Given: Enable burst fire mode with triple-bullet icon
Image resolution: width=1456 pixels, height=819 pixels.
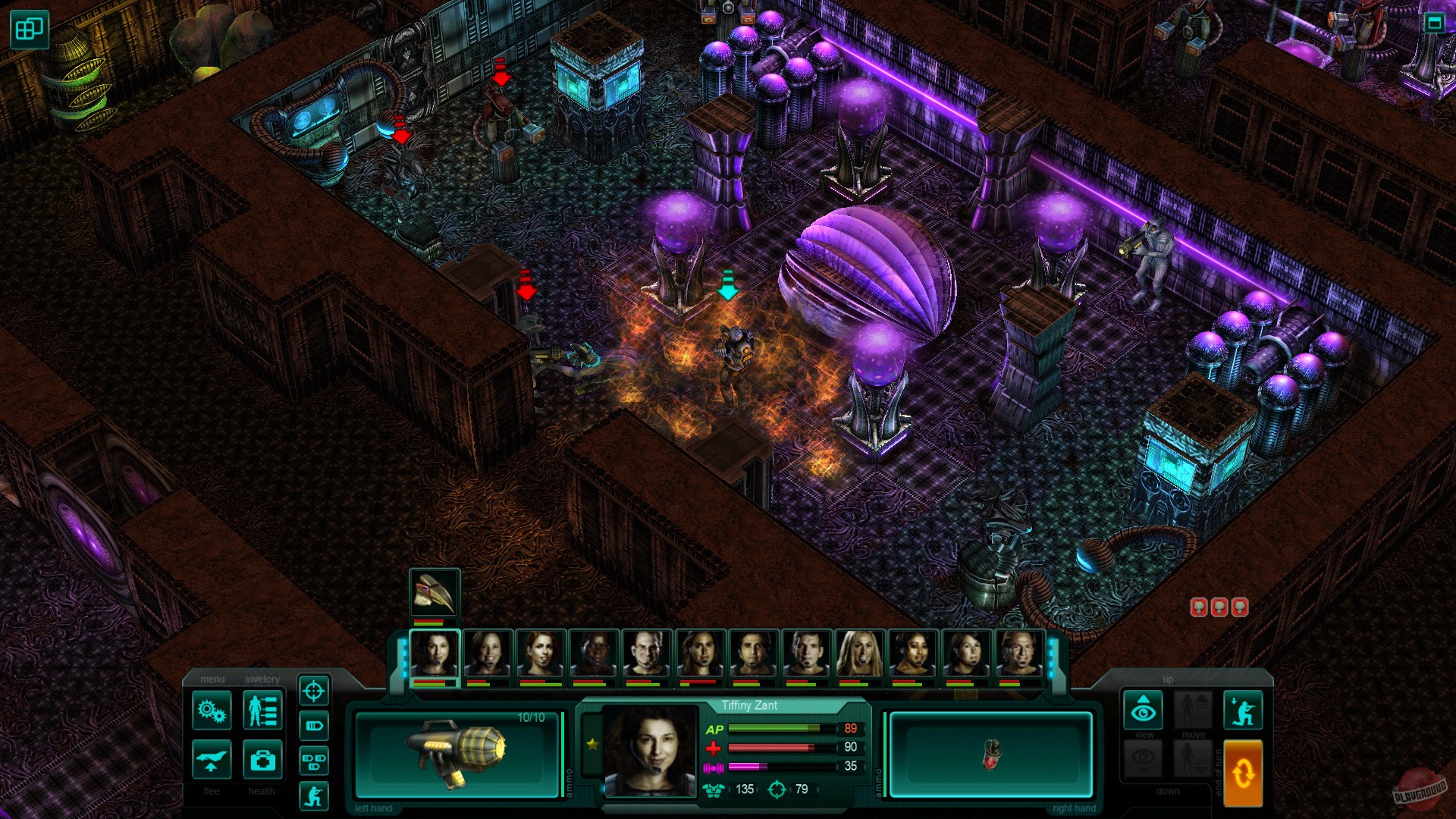Looking at the screenshot, I should coord(313,761).
